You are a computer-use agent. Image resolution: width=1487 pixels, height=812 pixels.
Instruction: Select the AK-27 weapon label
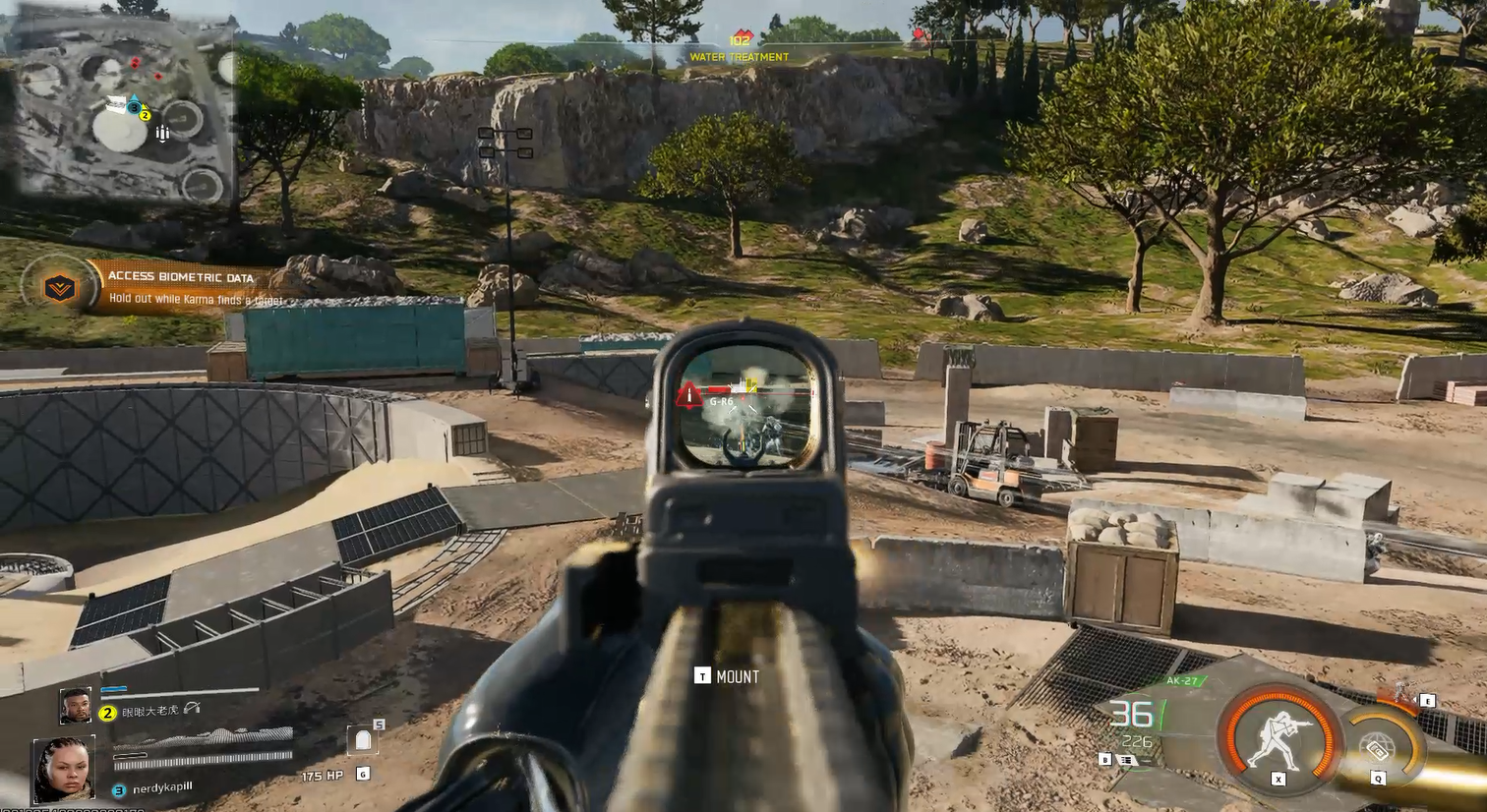click(1181, 680)
